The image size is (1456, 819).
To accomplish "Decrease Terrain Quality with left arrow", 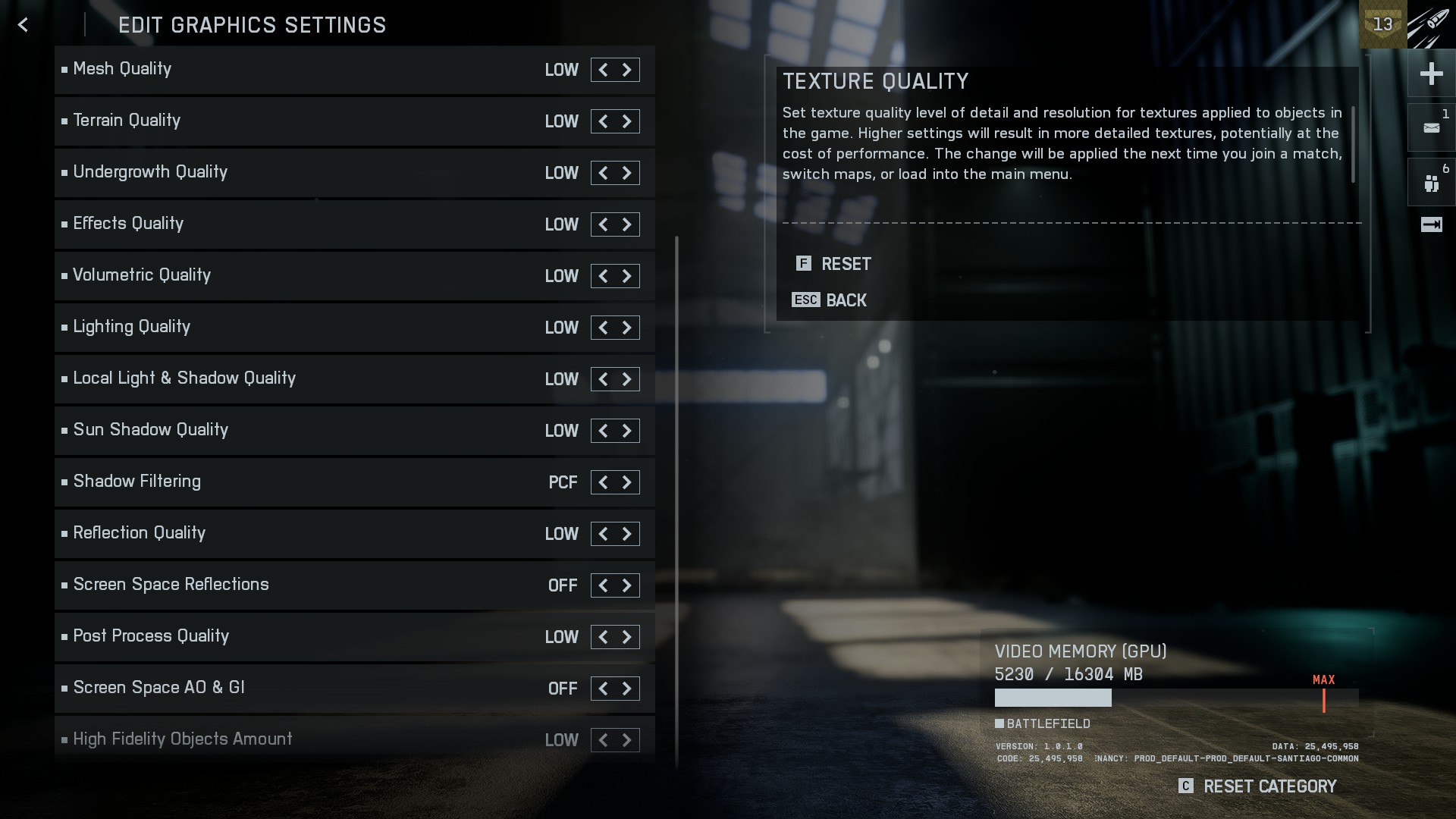I will [603, 121].
